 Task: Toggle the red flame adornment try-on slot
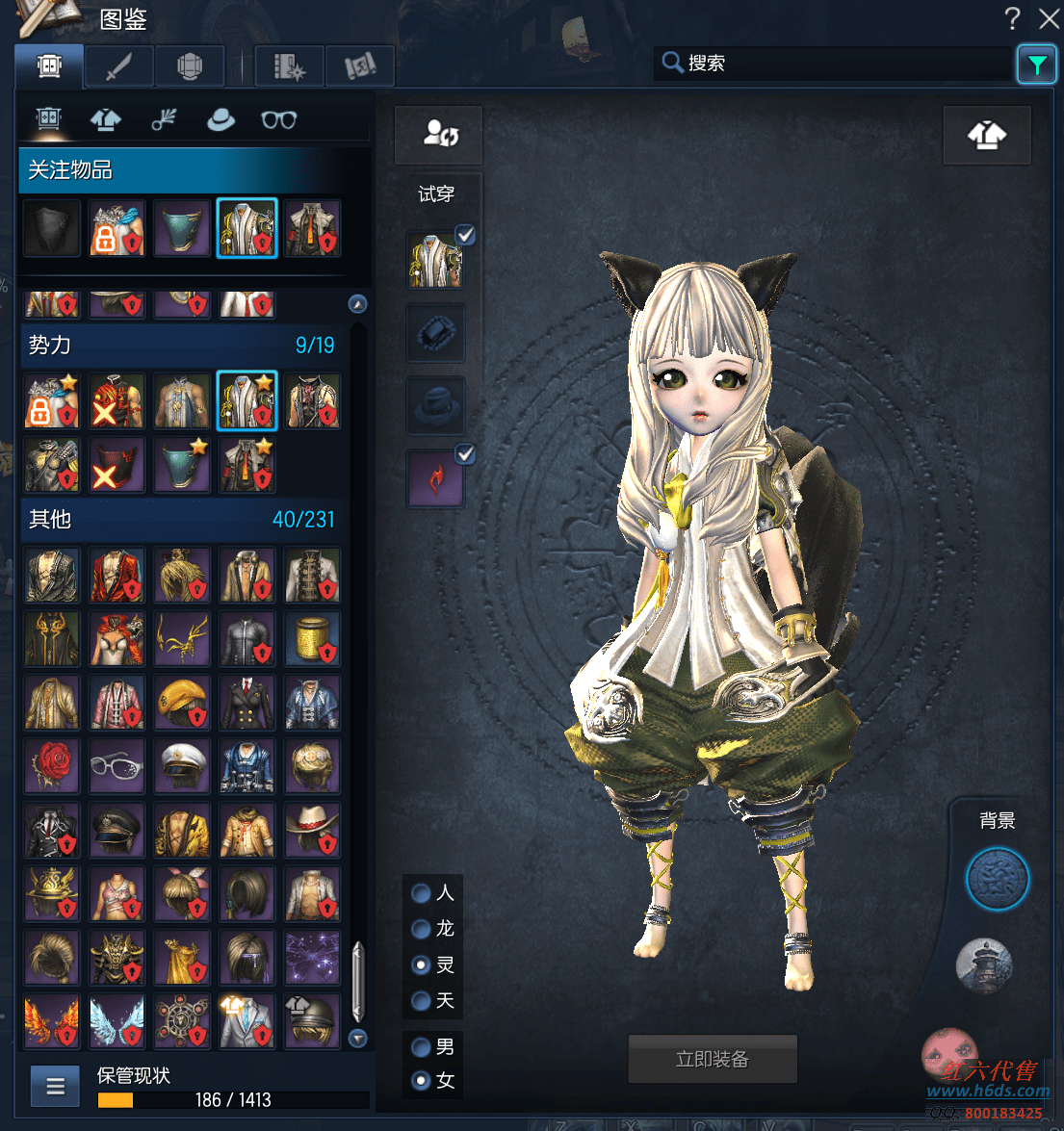(x=435, y=478)
